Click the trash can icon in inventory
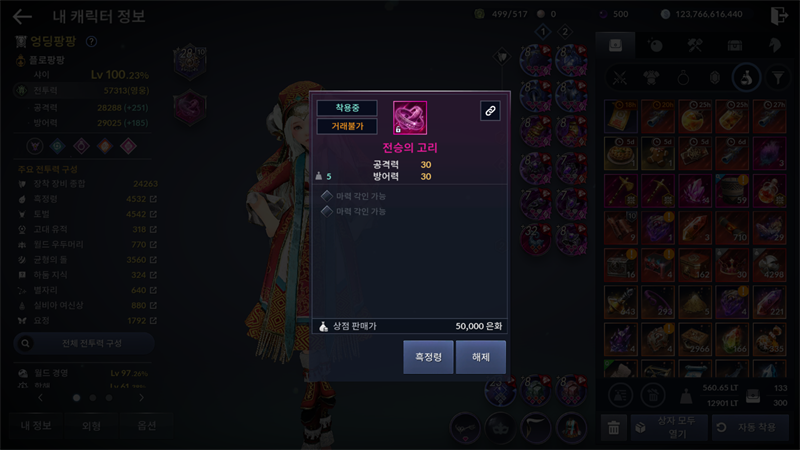This screenshot has height=450, width=800. tap(614, 427)
